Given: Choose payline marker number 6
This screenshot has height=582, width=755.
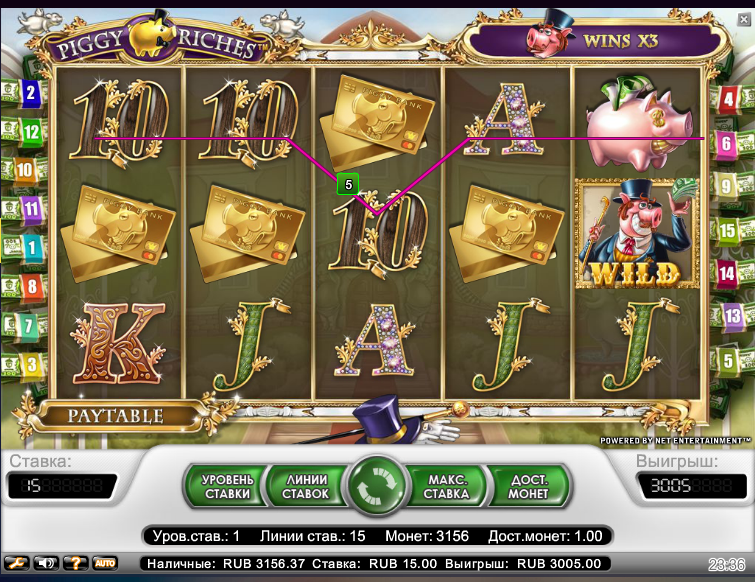Looking at the screenshot, I should tap(727, 143).
